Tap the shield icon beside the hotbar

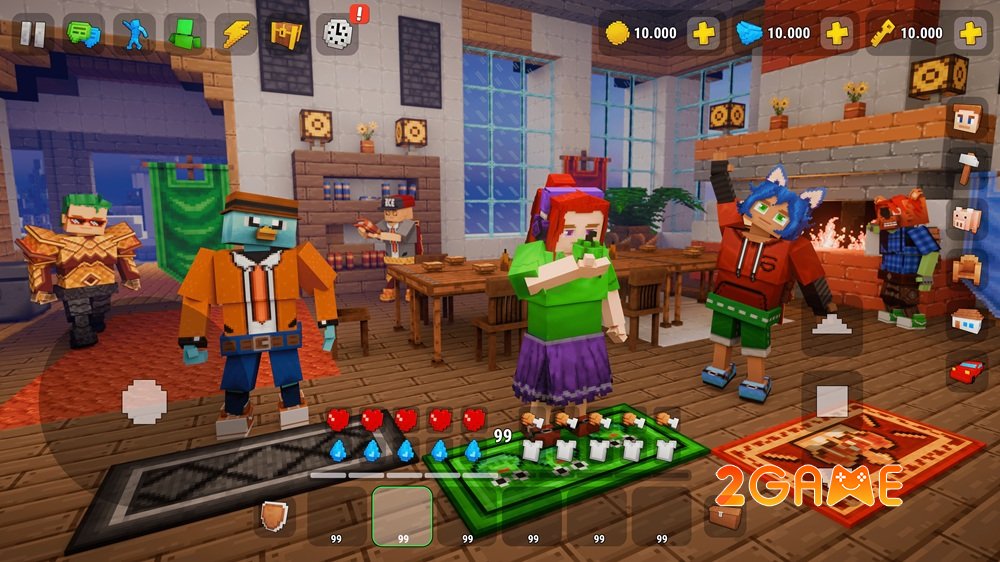(274, 515)
